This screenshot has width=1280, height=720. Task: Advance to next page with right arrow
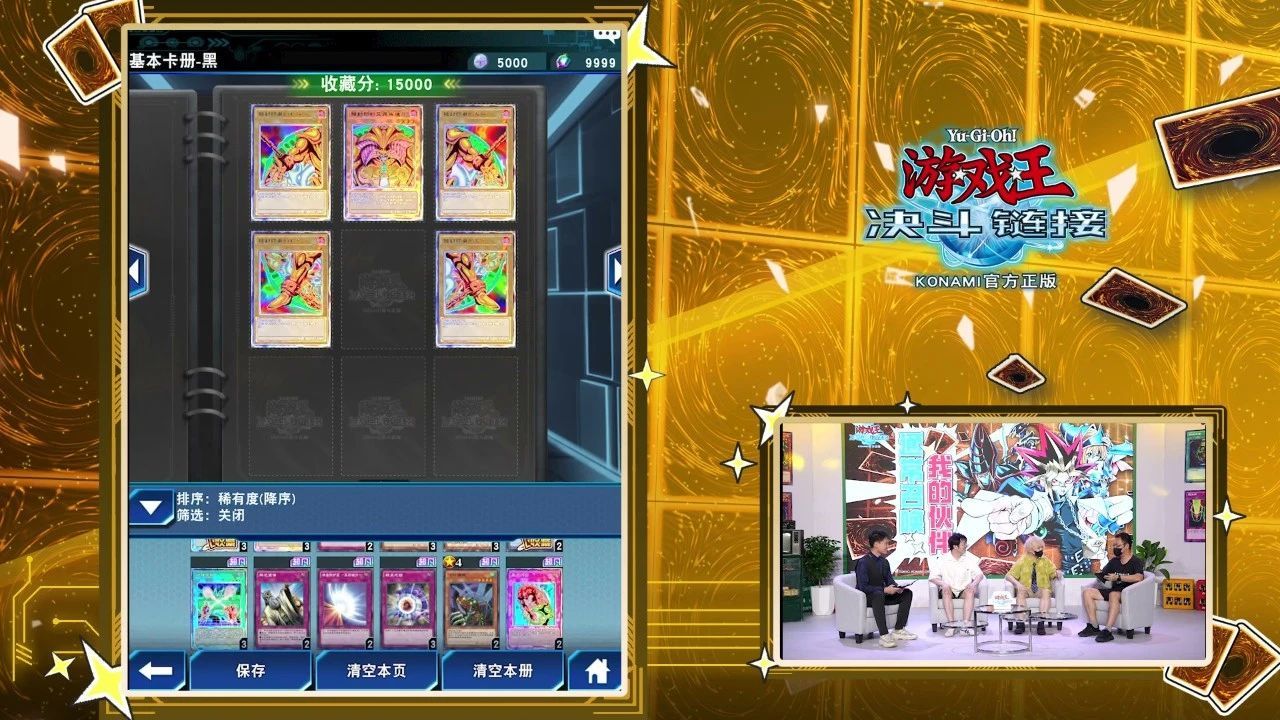617,268
